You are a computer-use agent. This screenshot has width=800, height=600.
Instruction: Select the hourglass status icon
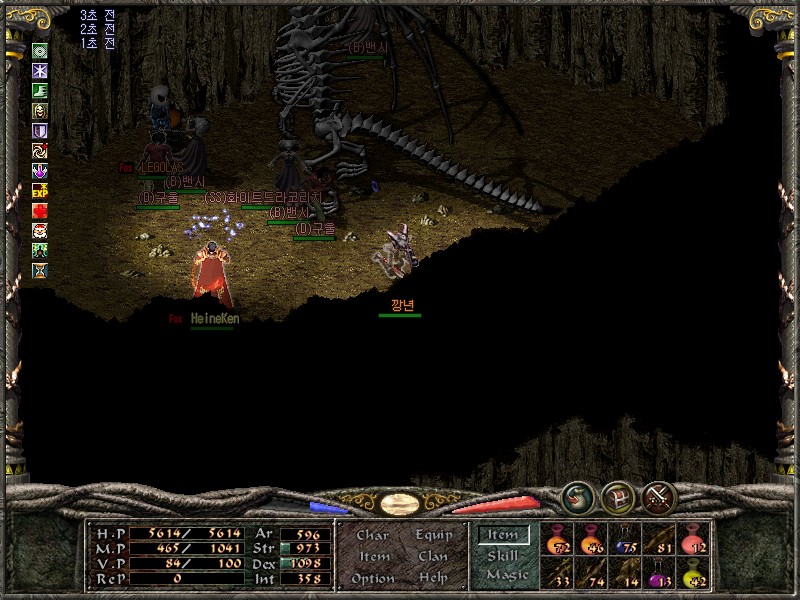[40, 270]
